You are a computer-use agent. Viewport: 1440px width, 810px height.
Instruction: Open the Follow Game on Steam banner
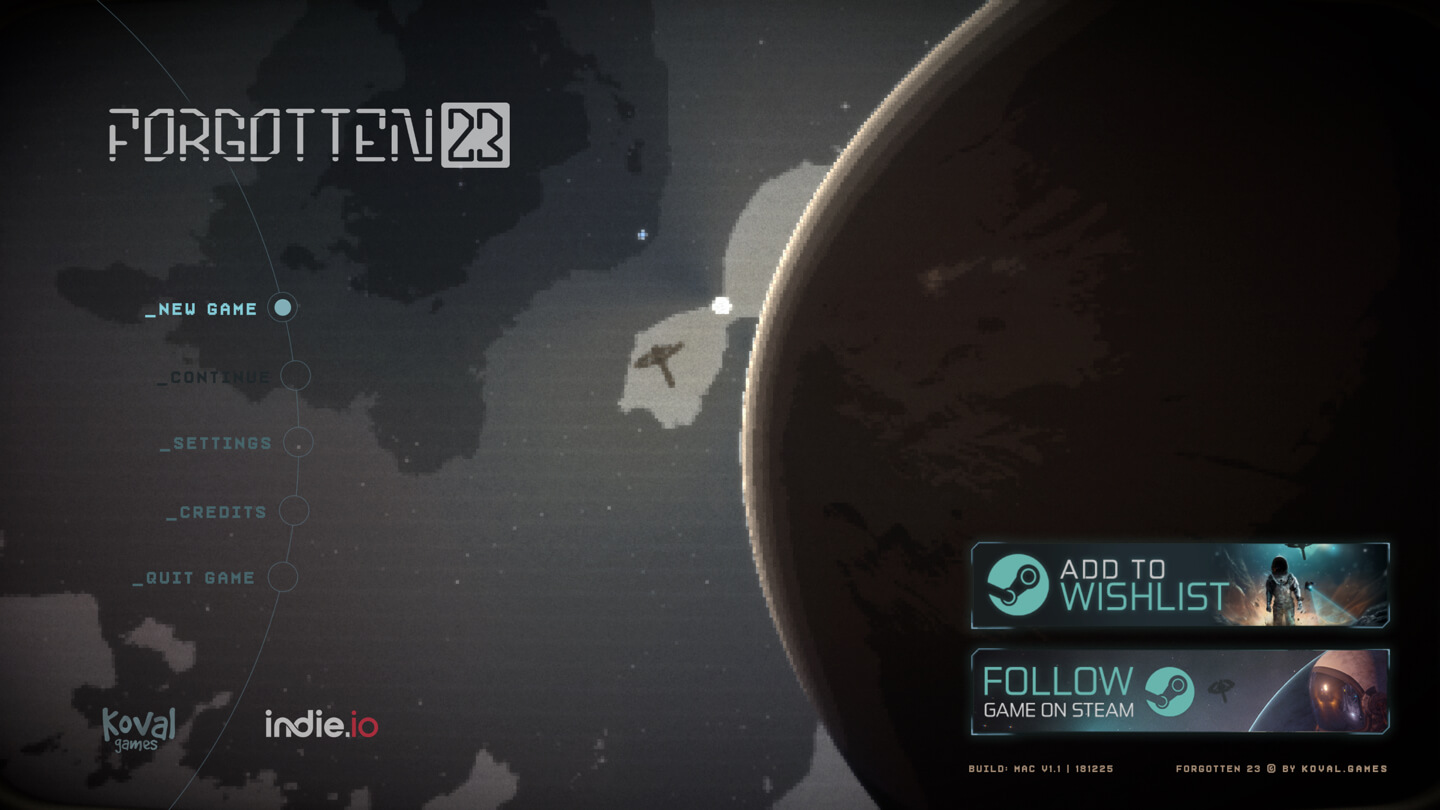[x=1180, y=692]
